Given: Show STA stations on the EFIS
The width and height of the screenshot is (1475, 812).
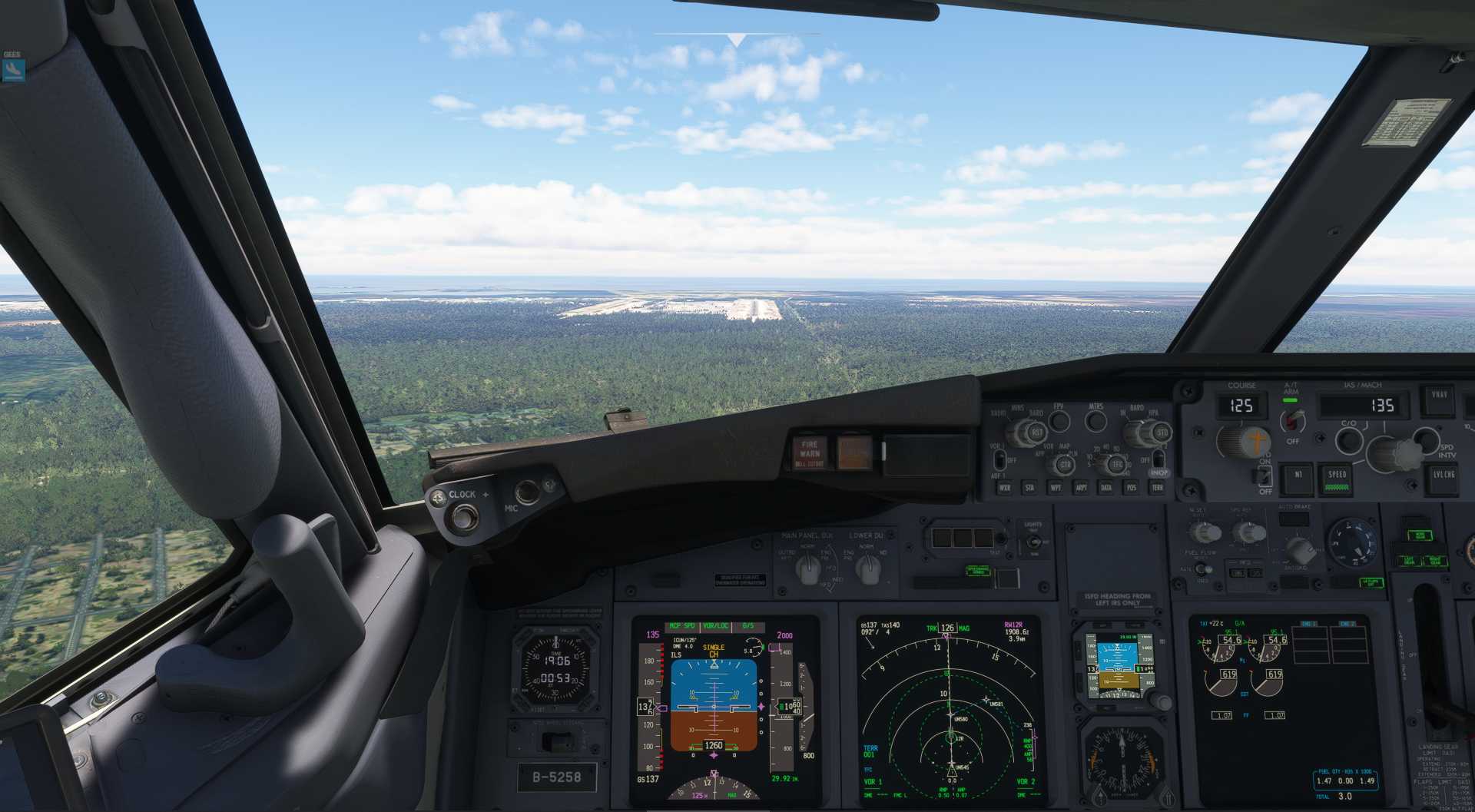Looking at the screenshot, I should point(1029,488).
